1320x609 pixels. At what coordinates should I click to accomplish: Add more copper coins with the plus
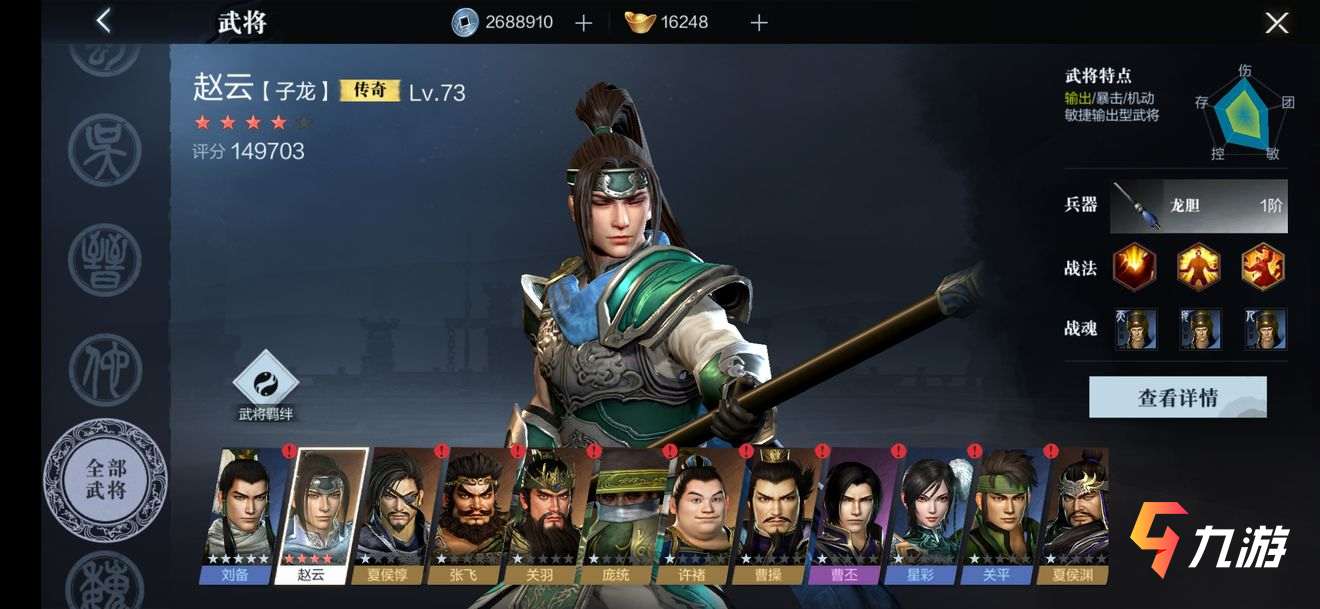[584, 23]
